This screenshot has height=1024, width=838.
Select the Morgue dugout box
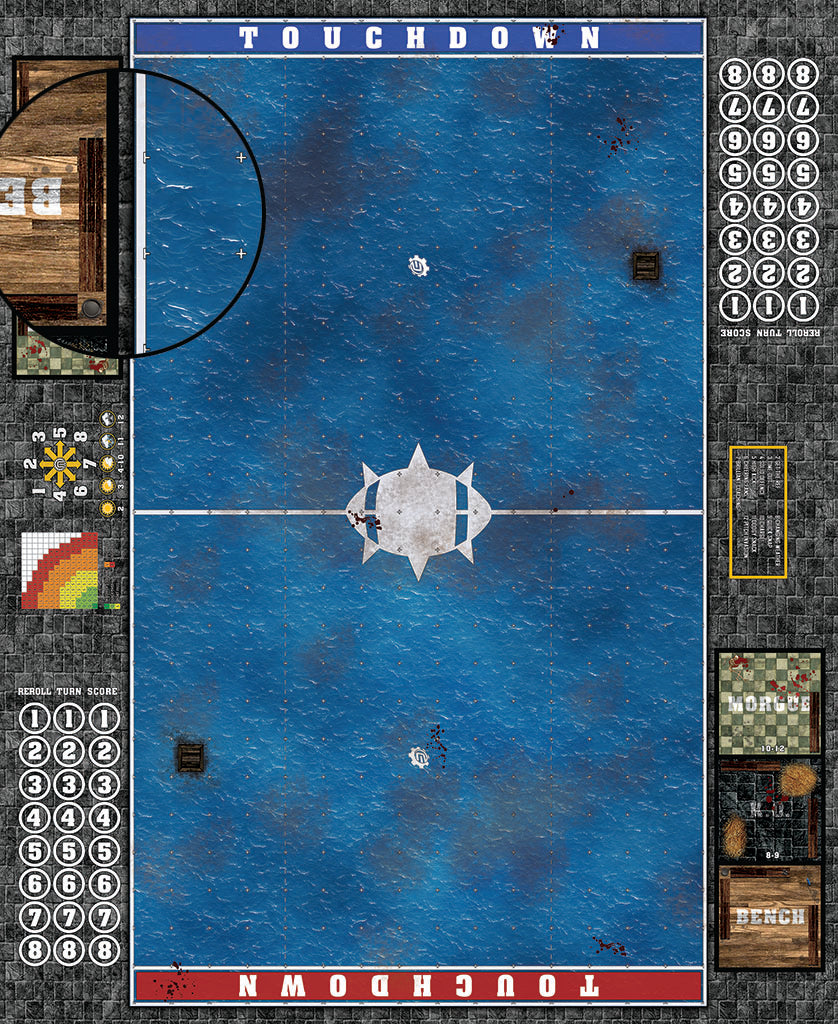[769, 703]
